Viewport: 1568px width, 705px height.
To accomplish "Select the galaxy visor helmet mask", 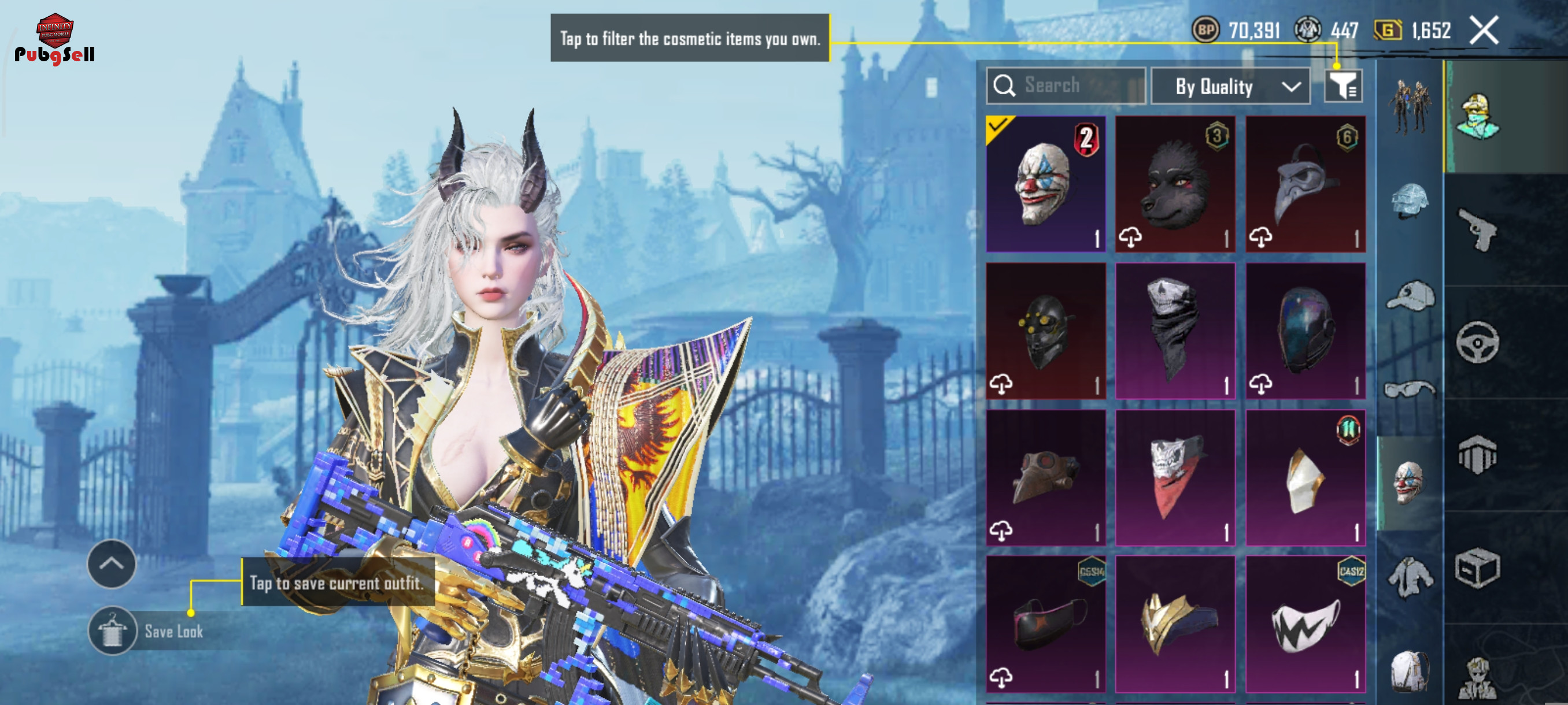I will point(1305,331).
